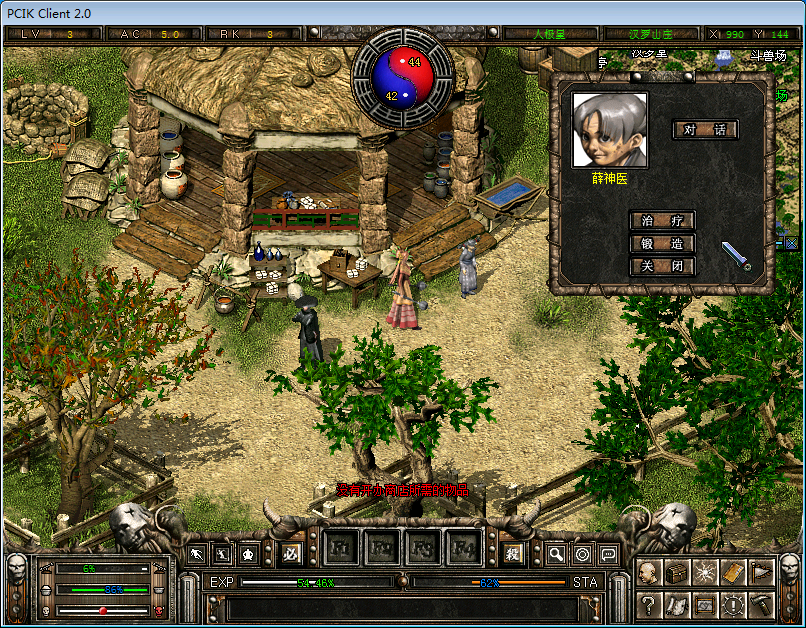Click the framed landscape picture icon
This screenshot has width=806, height=628.
705,604
